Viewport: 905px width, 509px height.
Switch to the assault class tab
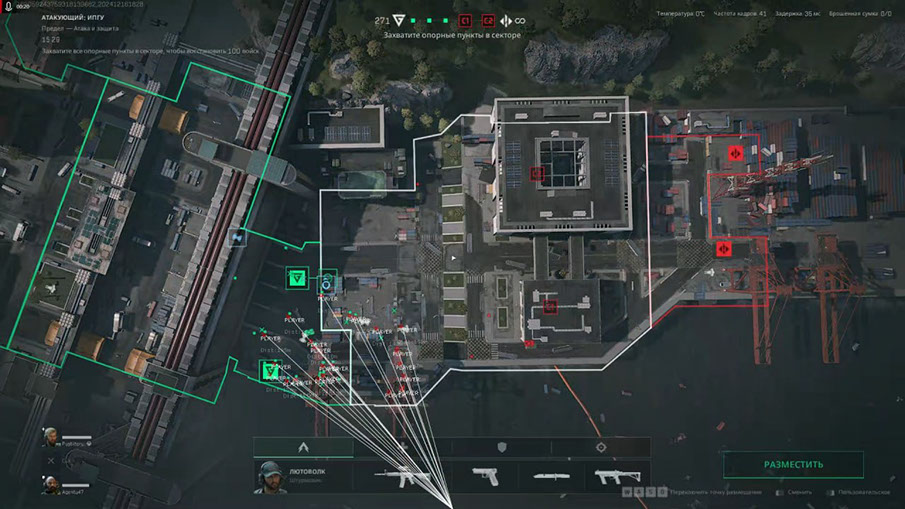click(x=302, y=447)
